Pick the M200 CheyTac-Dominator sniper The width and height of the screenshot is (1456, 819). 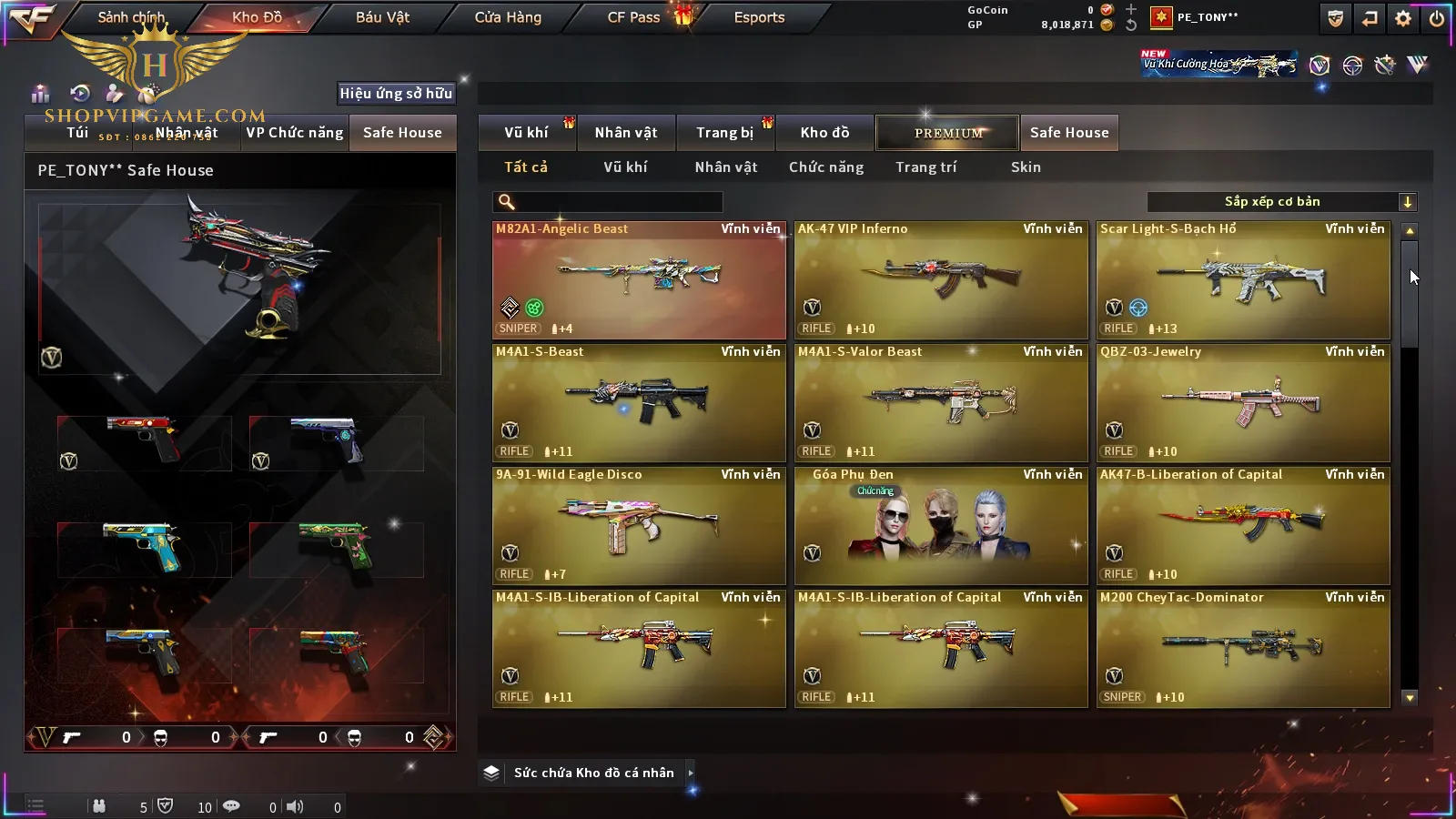pyautogui.click(x=1243, y=649)
